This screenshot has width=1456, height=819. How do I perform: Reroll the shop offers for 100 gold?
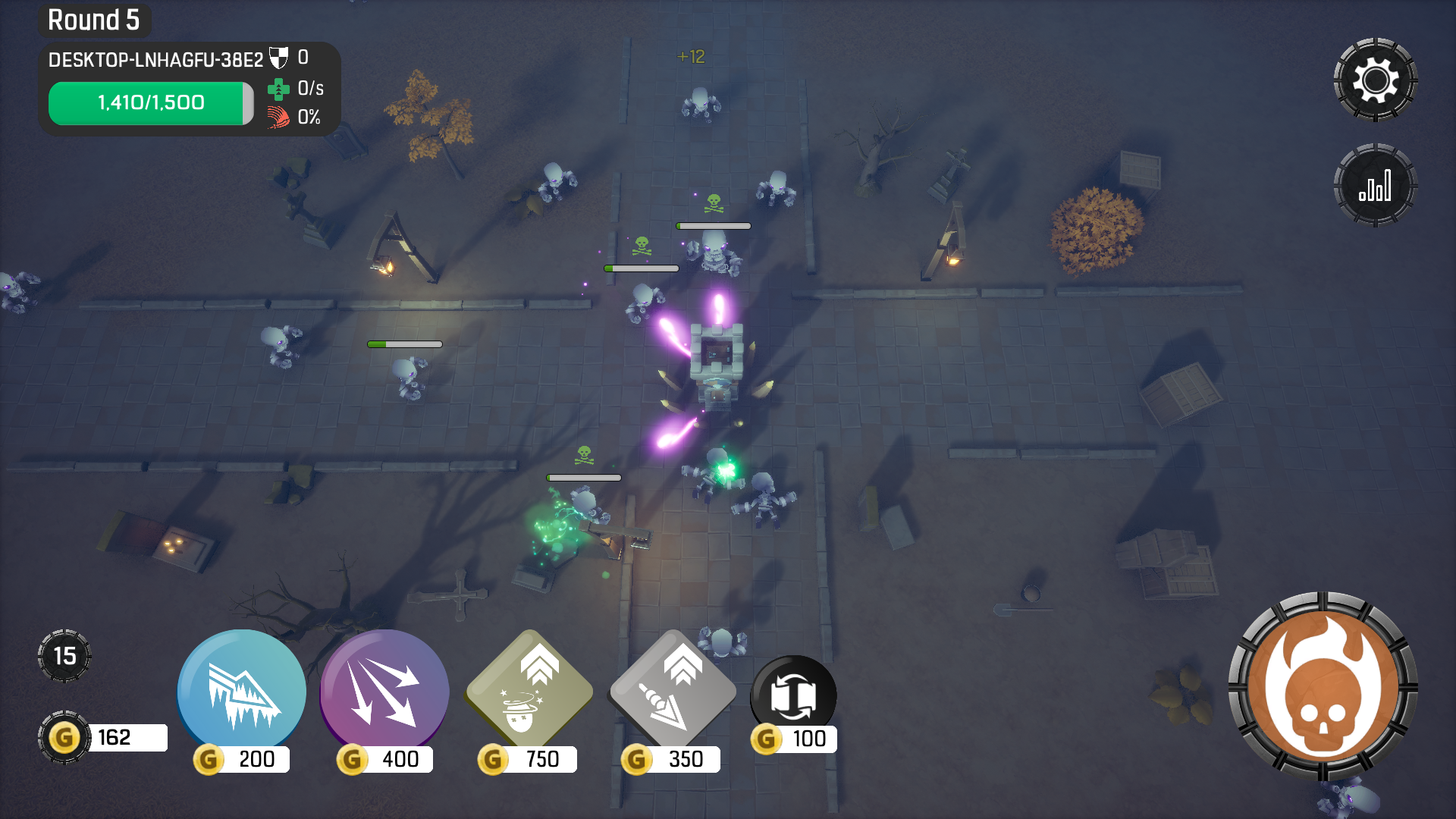click(793, 698)
